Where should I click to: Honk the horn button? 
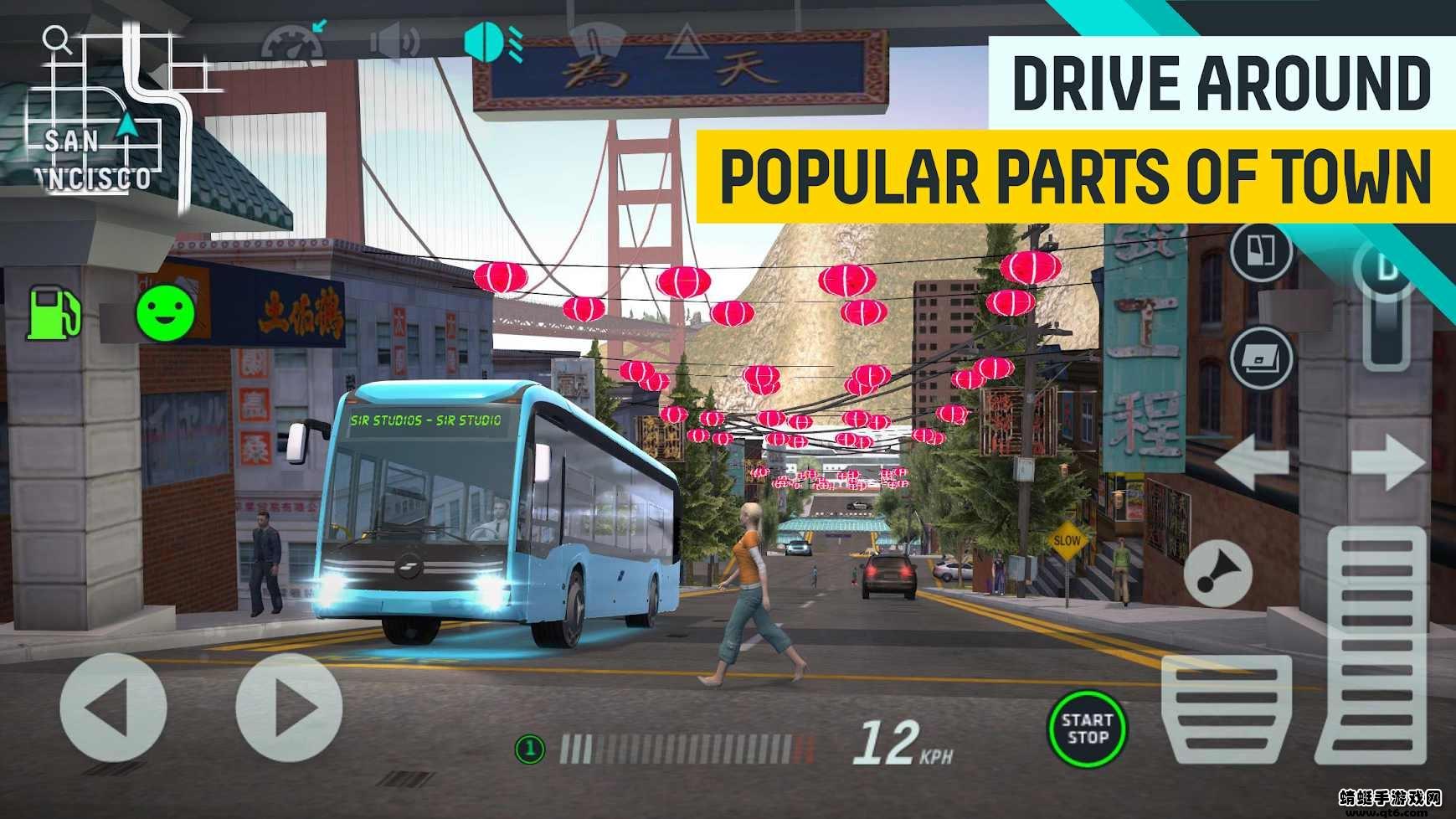[x=1218, y=574]
